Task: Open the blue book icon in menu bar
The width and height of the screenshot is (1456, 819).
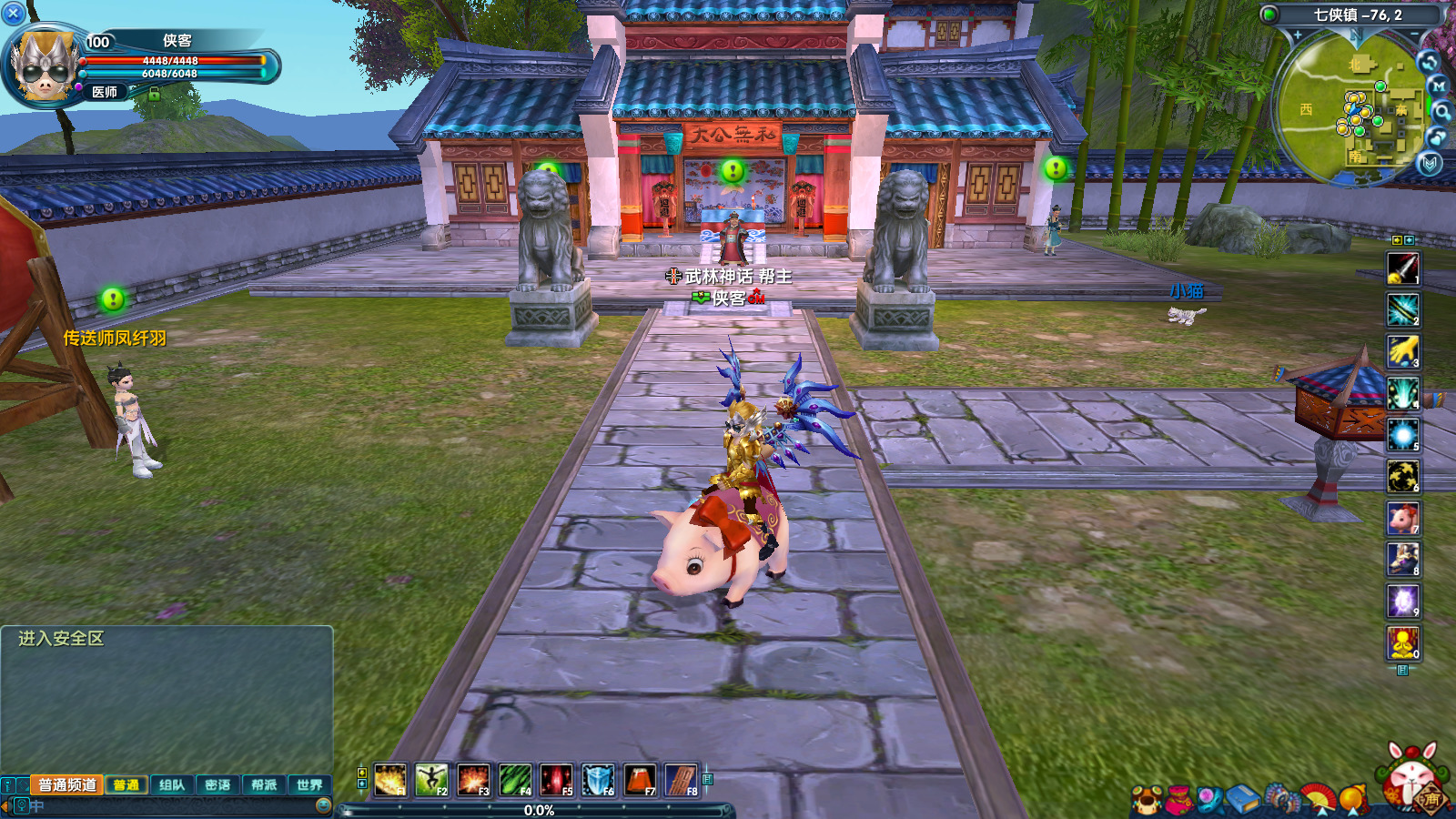Action: click(x=1241, y=799)
